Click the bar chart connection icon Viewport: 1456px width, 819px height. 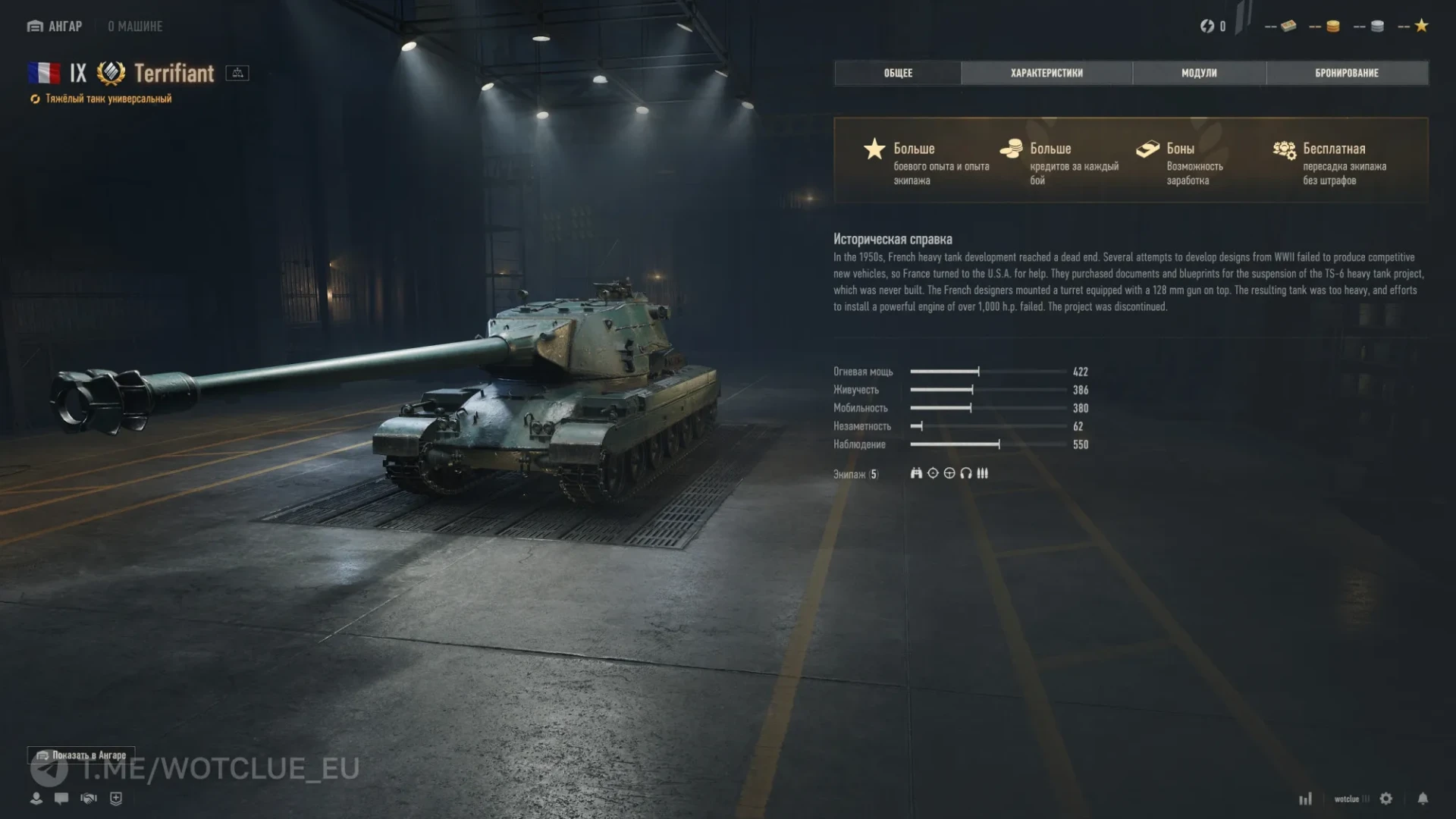tap(1305, 799)
